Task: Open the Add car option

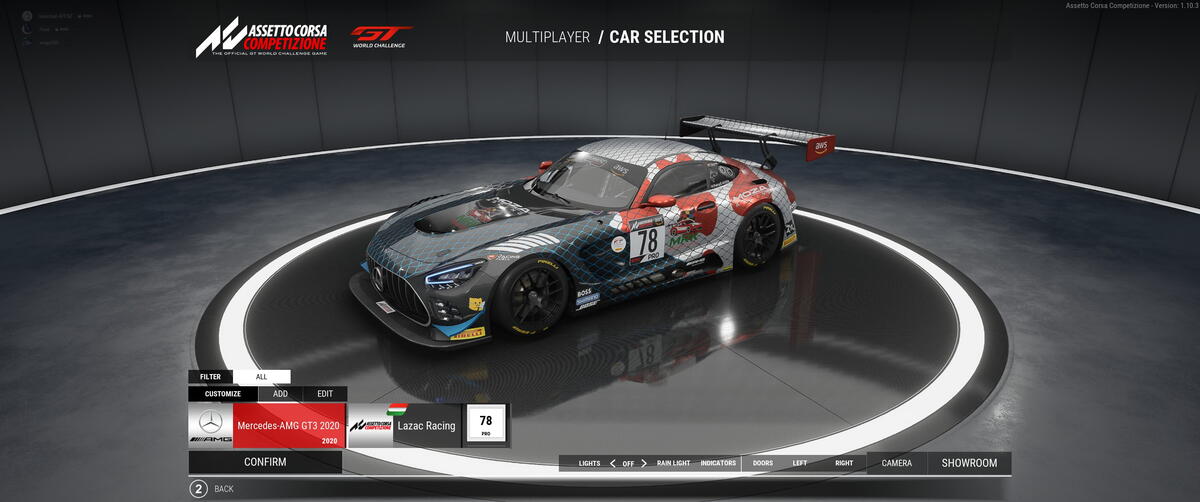Action: 280,394
